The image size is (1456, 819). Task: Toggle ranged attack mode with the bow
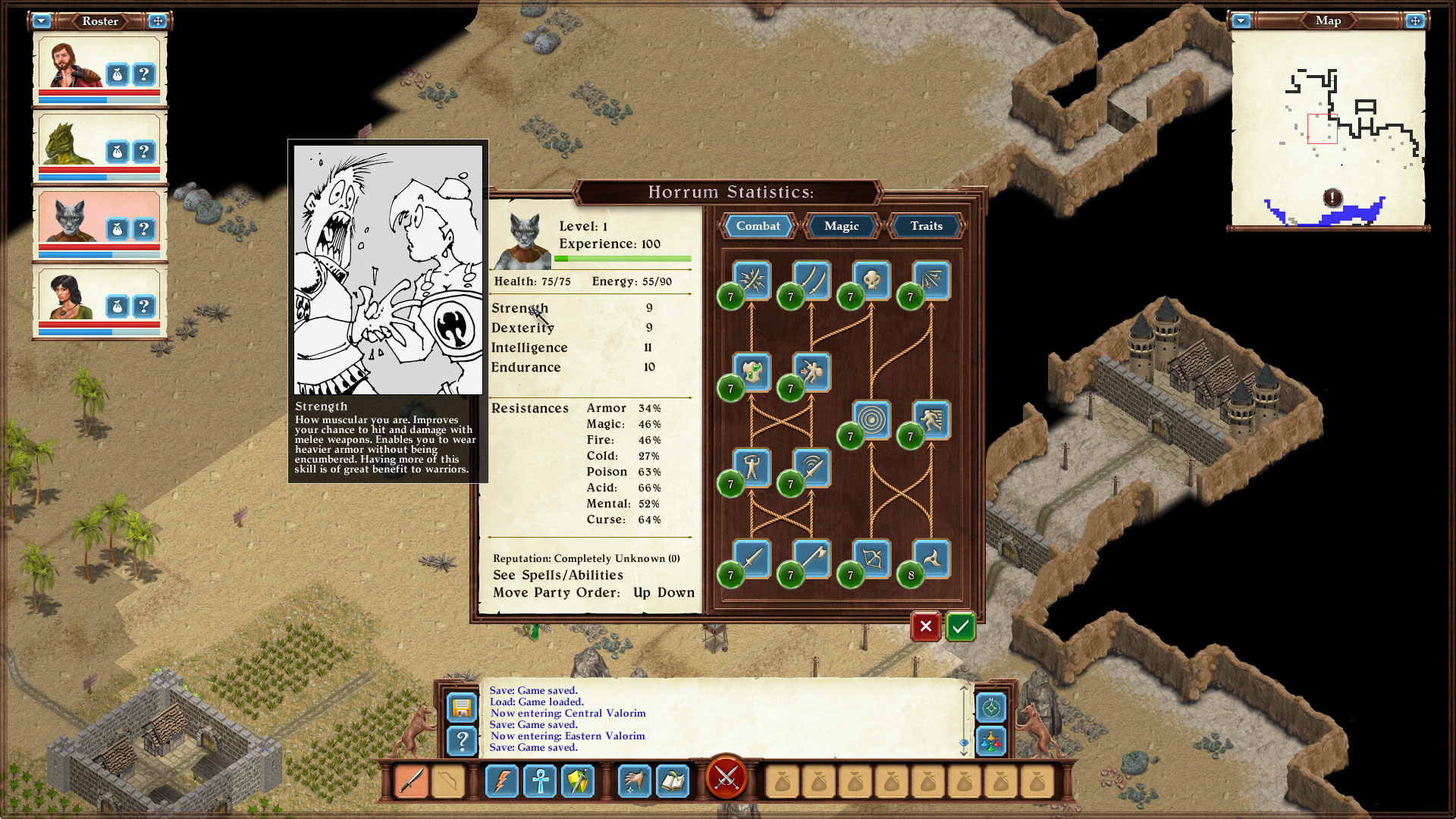coord(447,780)
